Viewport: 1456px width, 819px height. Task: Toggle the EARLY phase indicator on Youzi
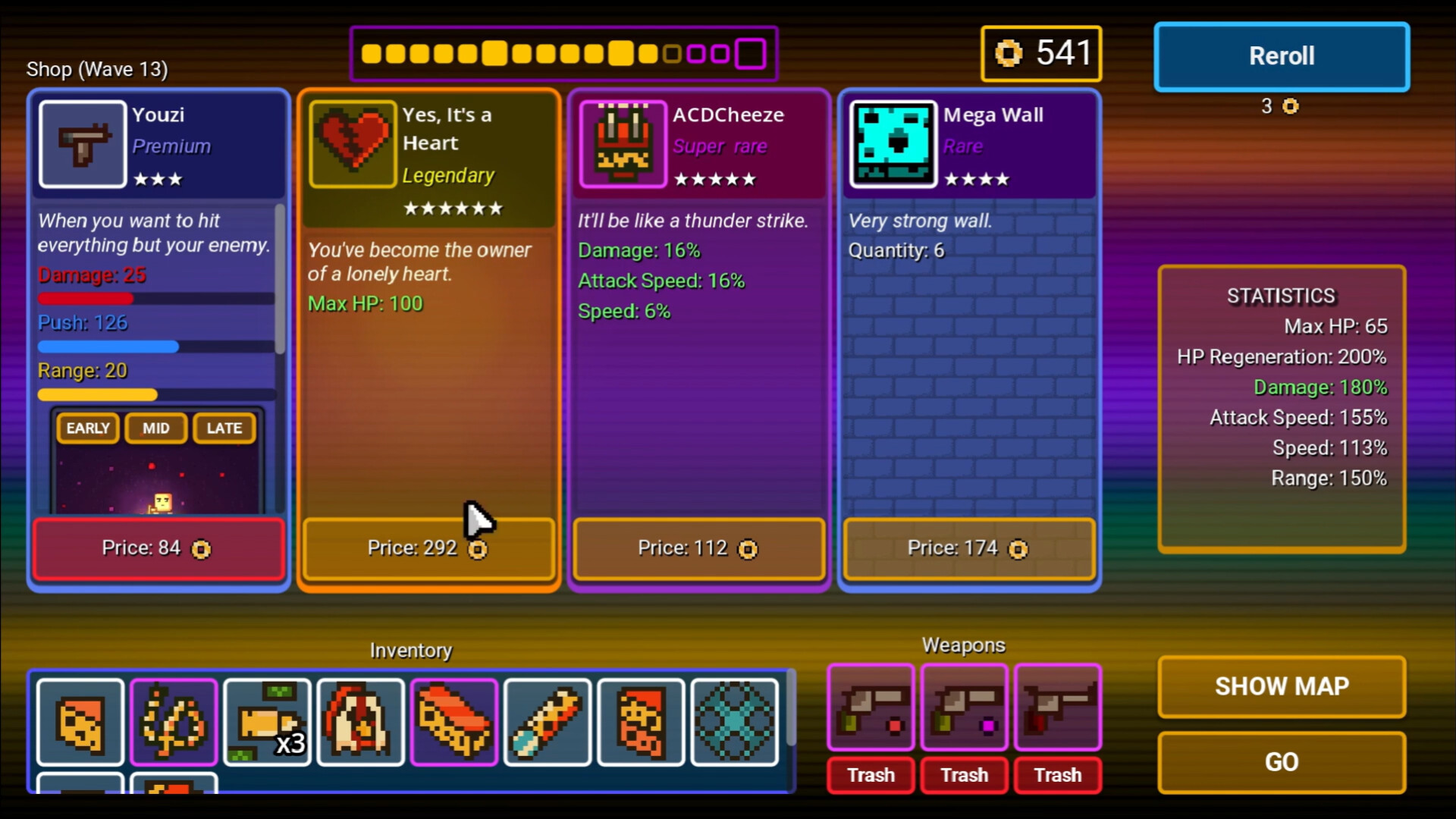coord(86,428)
